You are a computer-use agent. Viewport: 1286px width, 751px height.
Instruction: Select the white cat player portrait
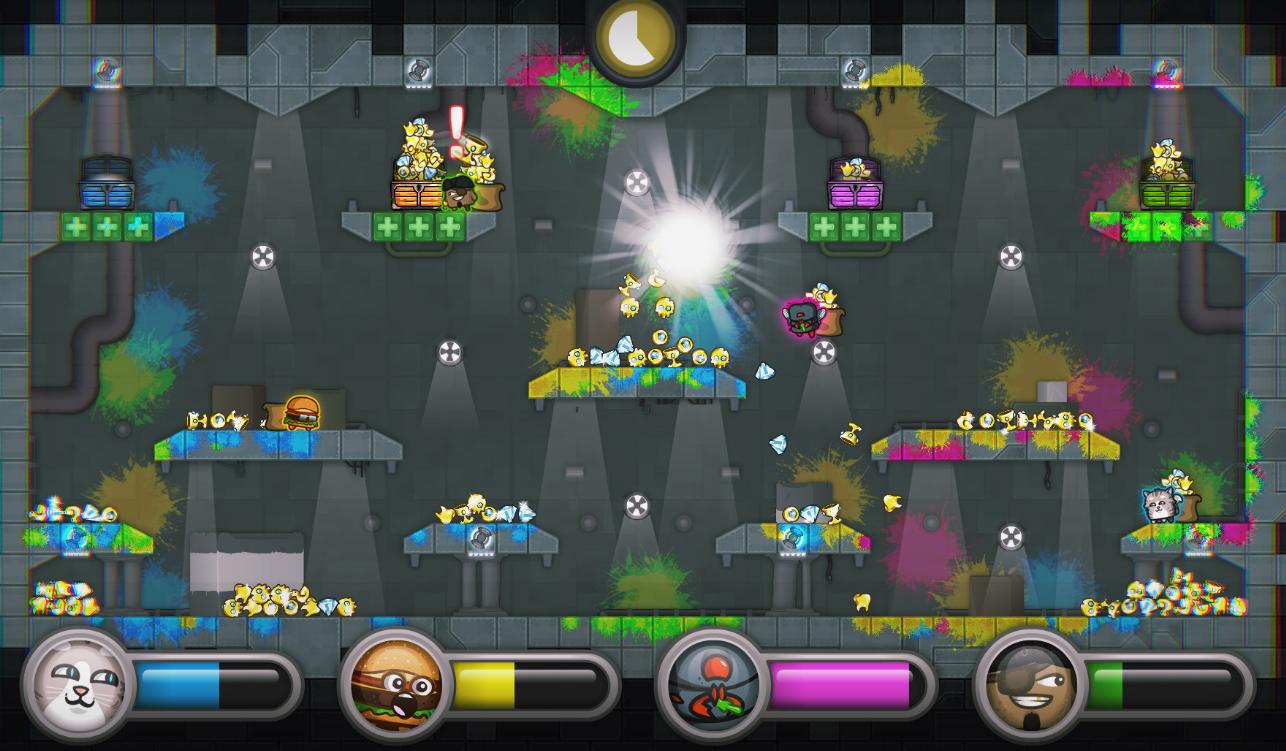tap(79, 685)
